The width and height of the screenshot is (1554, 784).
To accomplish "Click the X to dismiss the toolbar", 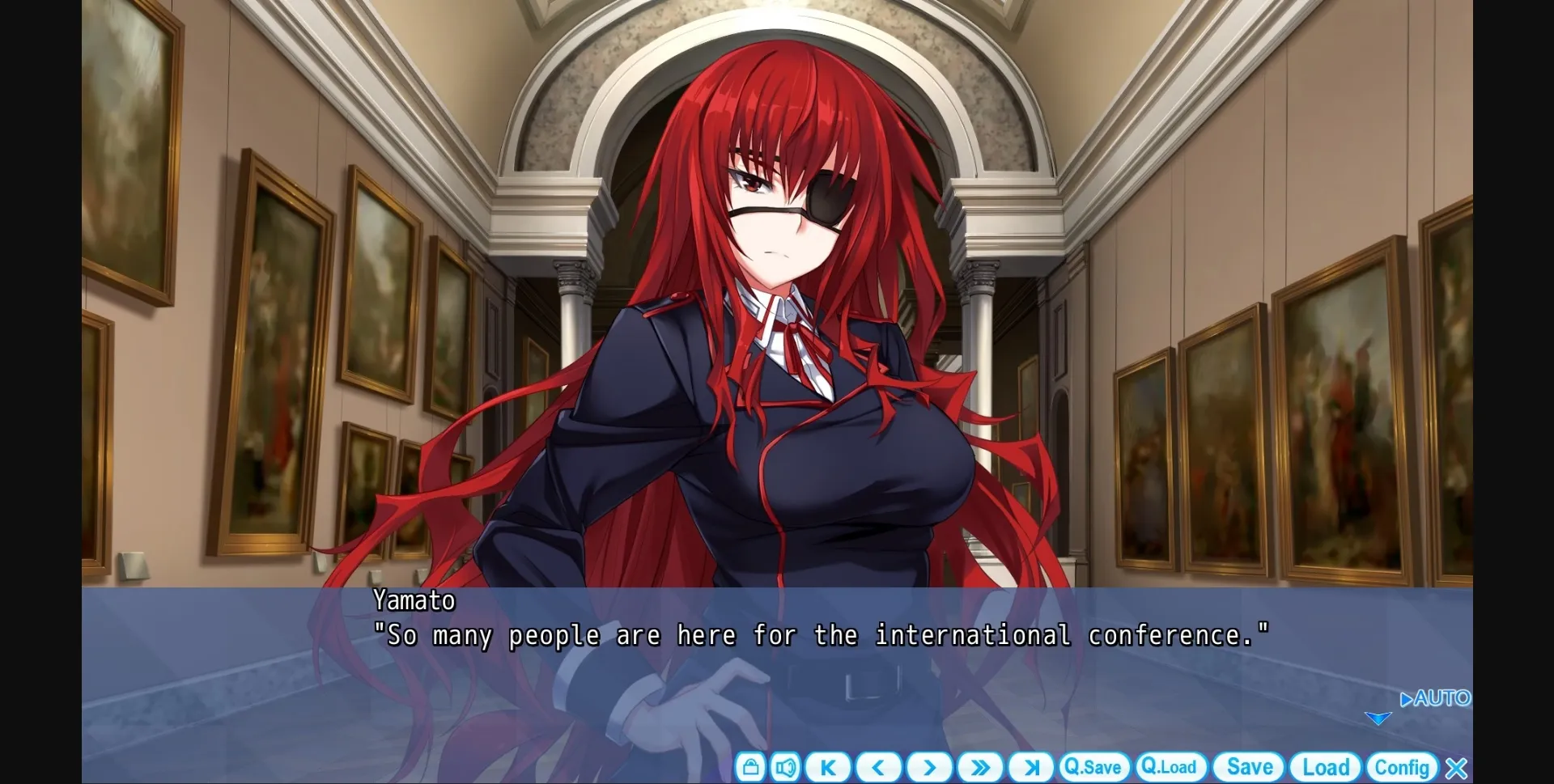I will 1457,767.
